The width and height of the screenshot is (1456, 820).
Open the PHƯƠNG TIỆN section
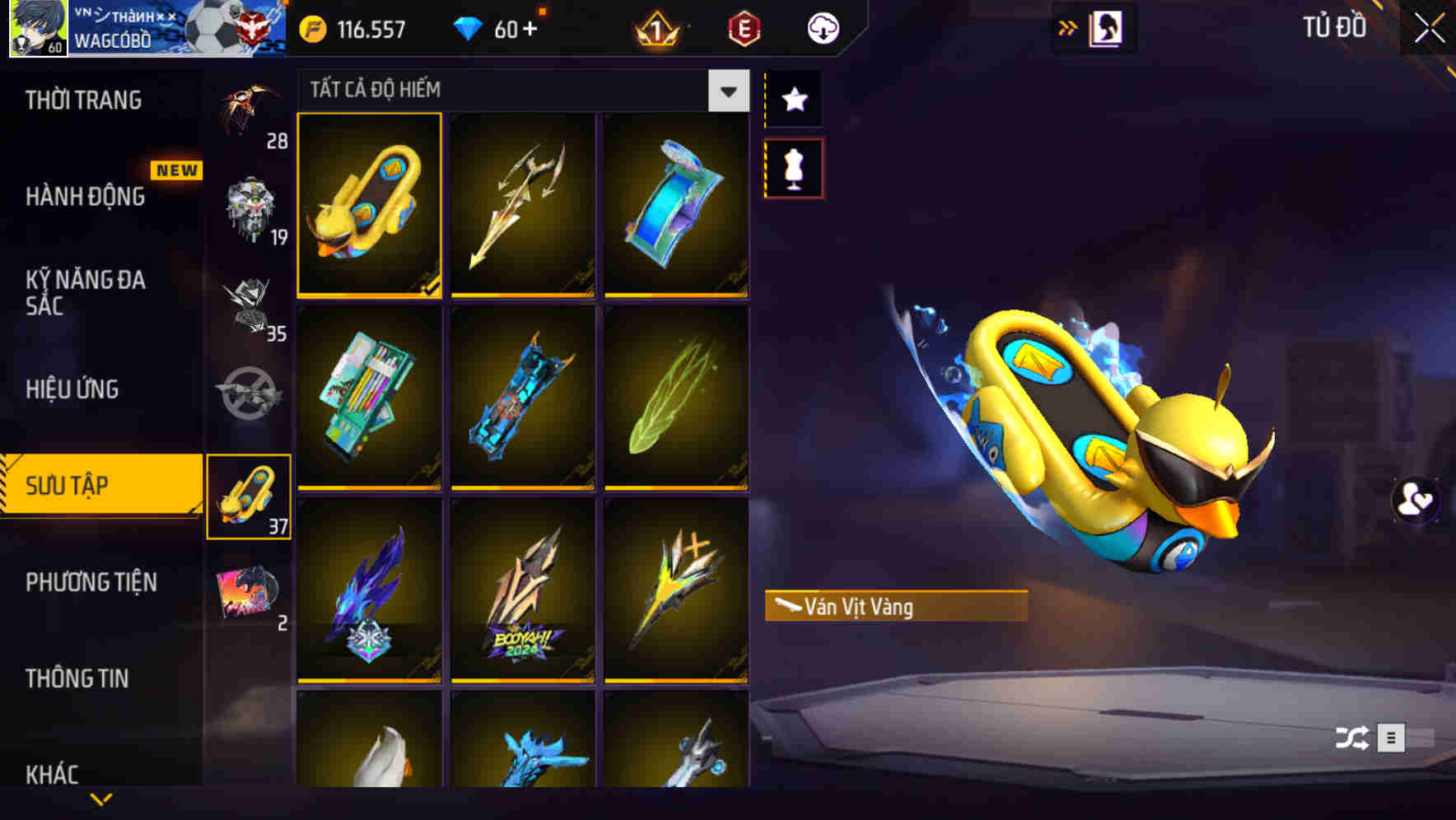[x=91, y=582]
